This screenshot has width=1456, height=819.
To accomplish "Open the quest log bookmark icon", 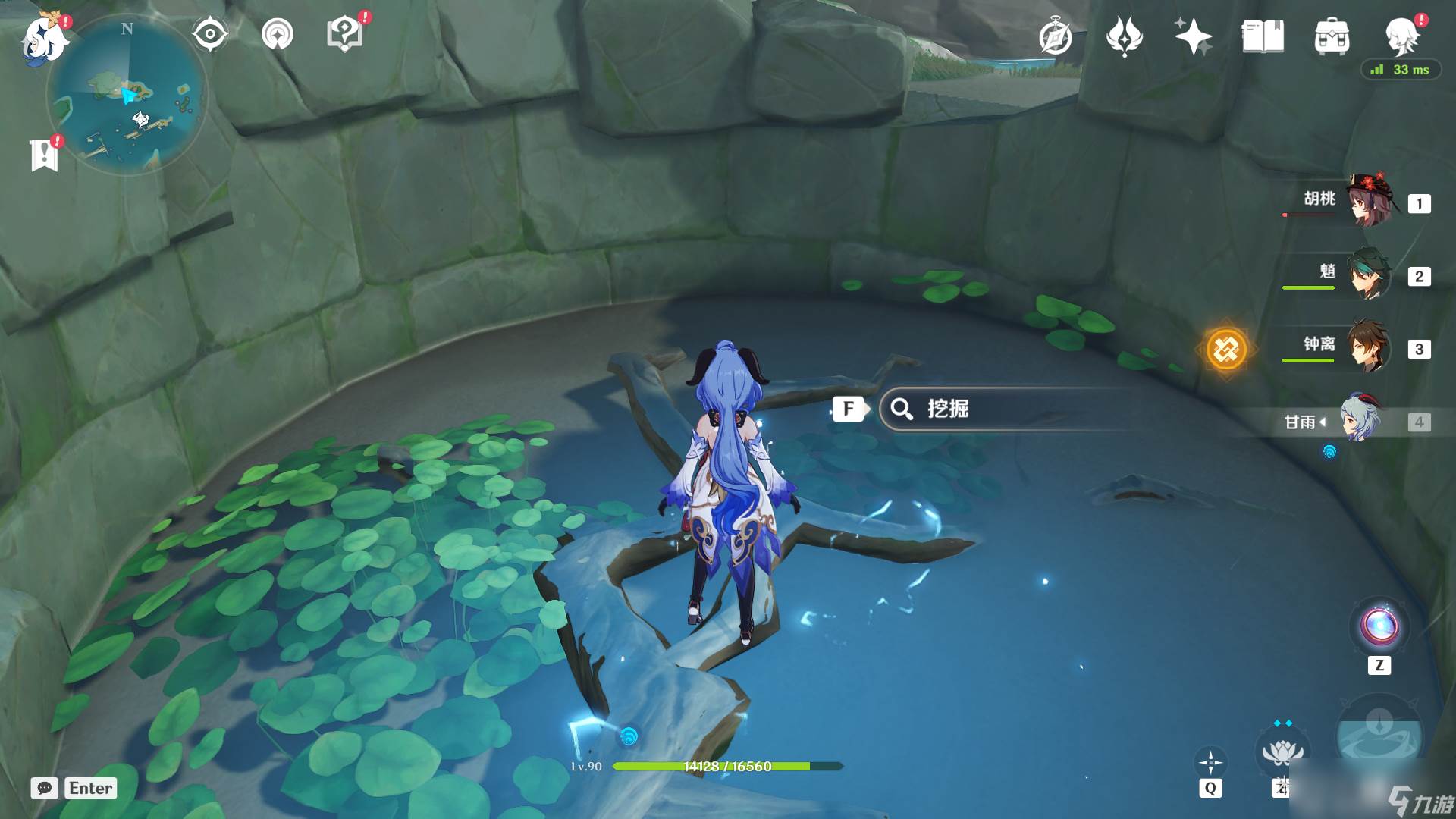I will pyautogui.click(x=45, y=155).
